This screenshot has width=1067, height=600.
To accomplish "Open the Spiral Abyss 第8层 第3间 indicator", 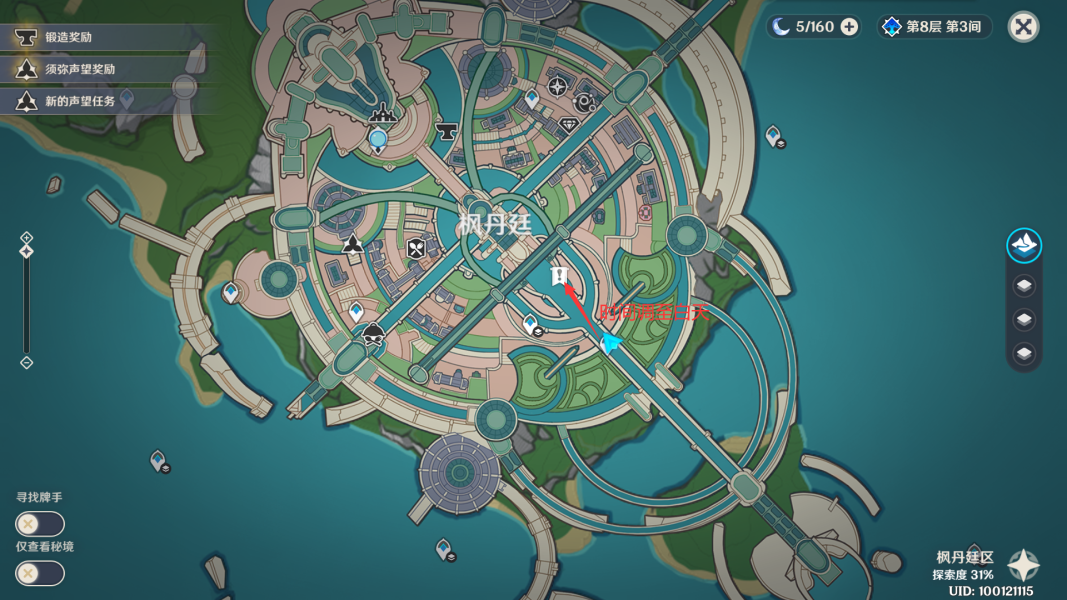I will click(x=934, y=27).
